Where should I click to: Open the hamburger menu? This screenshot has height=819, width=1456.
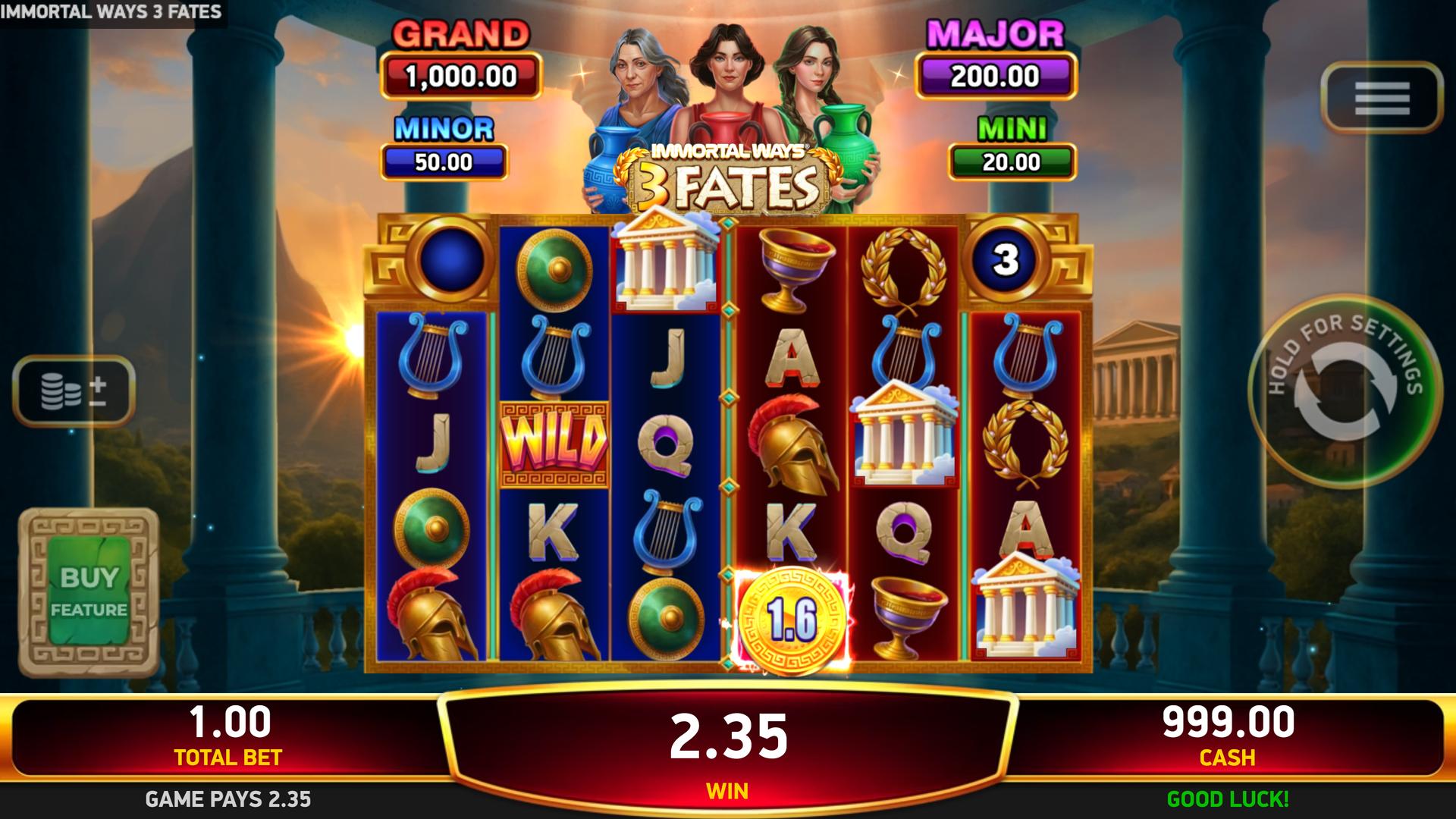(x=1381, y=97)
